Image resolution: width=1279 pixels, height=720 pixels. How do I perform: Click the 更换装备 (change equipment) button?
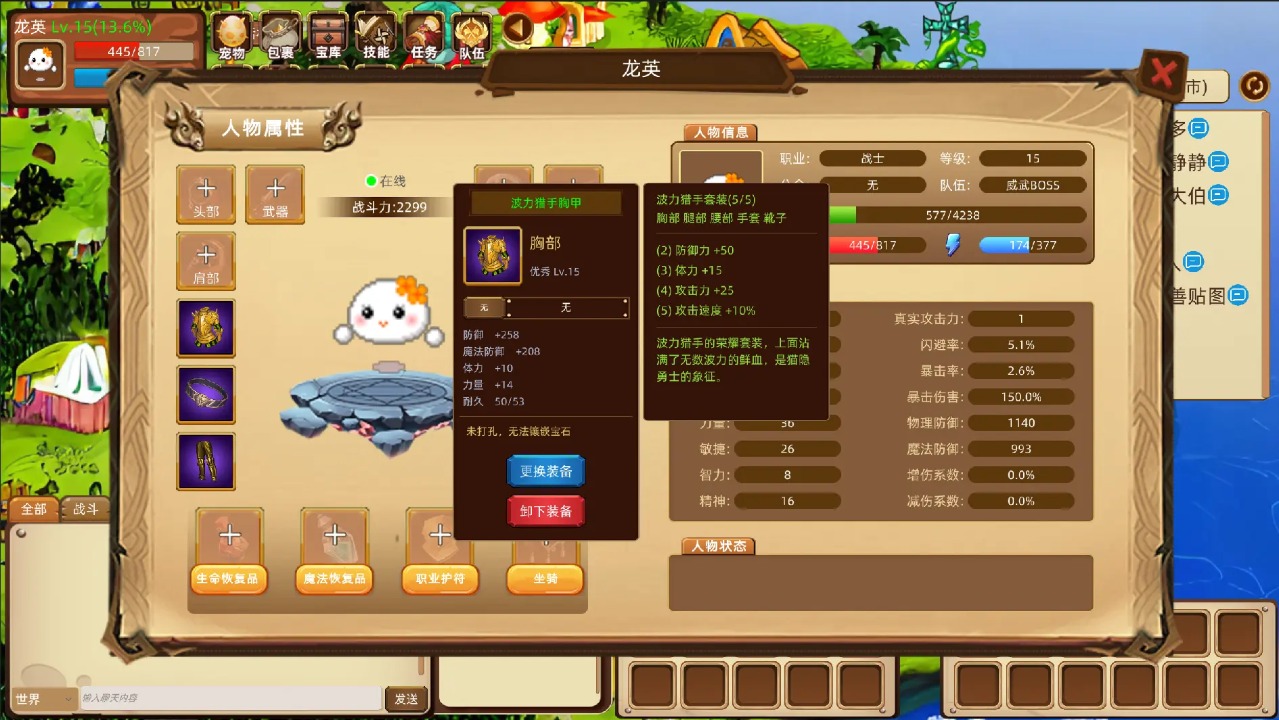pos(546,471)
